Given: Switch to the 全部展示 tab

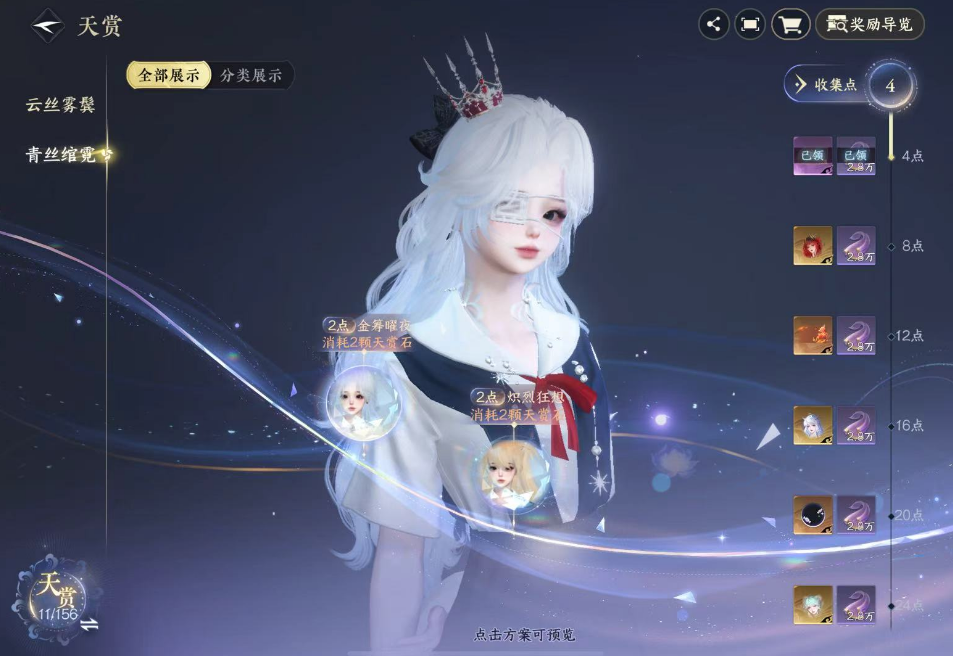Looking at the screenshot, I should coord(168,75).
